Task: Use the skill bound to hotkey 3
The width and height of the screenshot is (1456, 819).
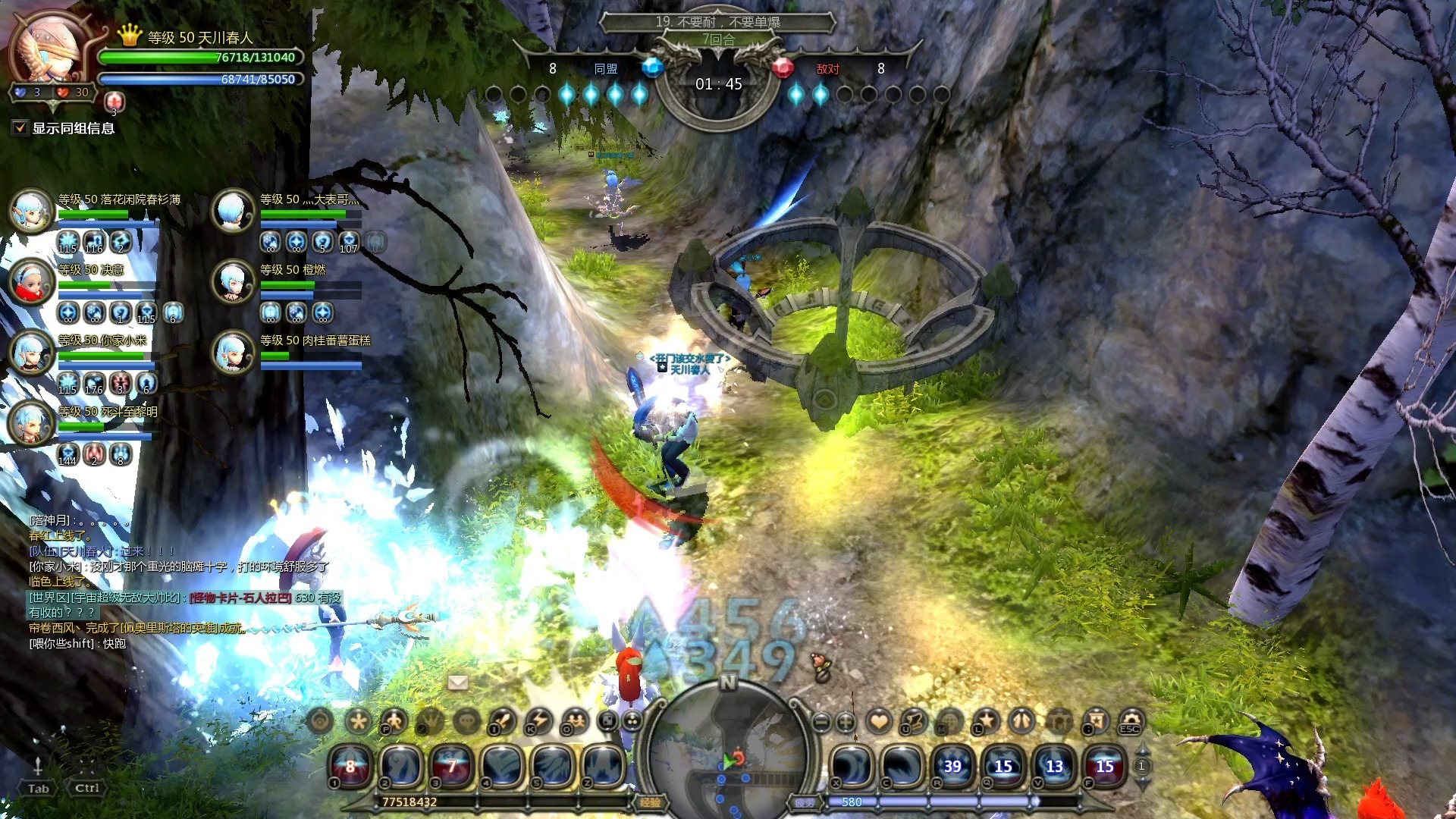Action: pyautogui.click(x=451, y=766)
